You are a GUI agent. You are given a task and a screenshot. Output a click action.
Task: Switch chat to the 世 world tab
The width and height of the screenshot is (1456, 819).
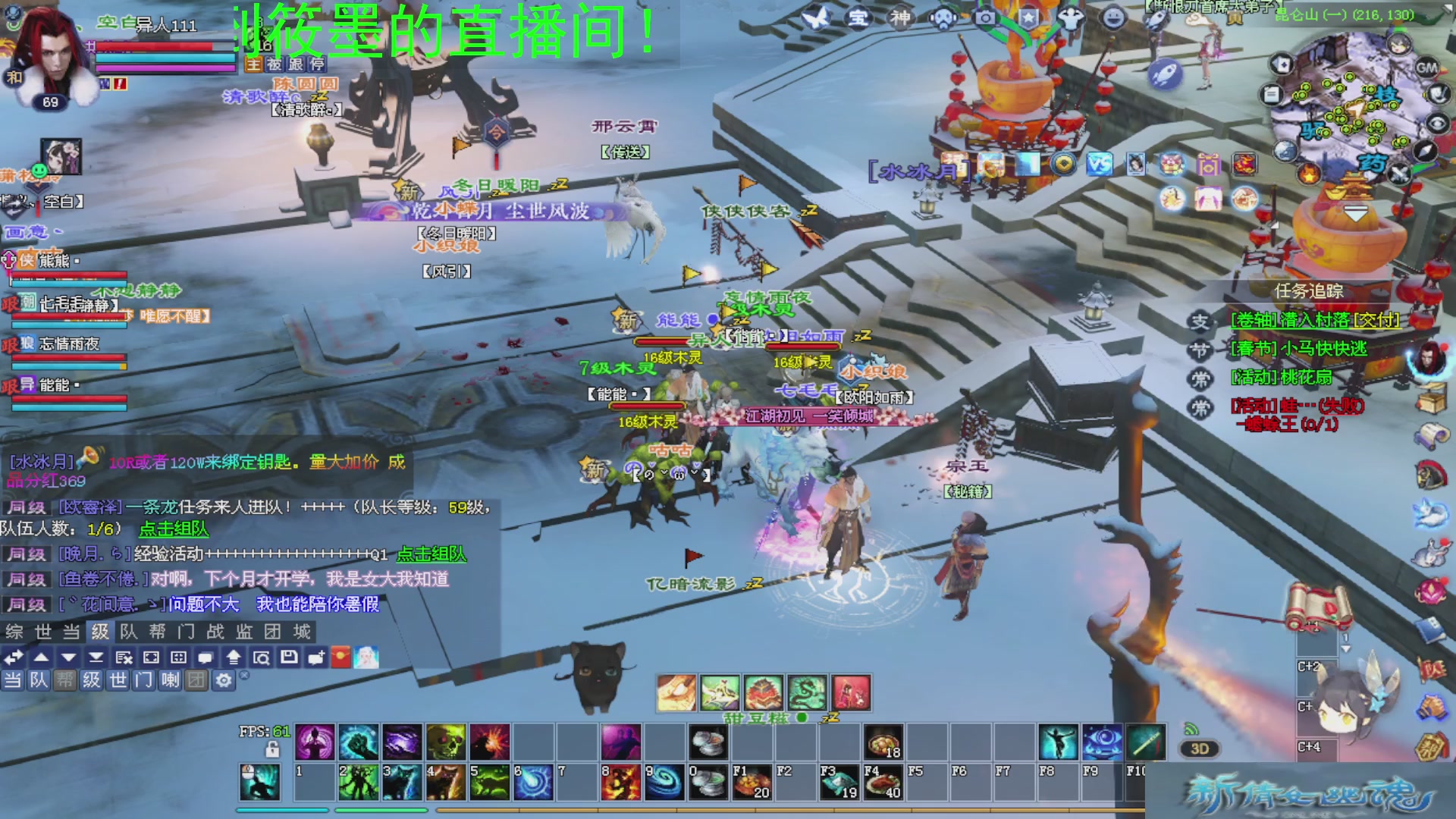coord(43,632)
